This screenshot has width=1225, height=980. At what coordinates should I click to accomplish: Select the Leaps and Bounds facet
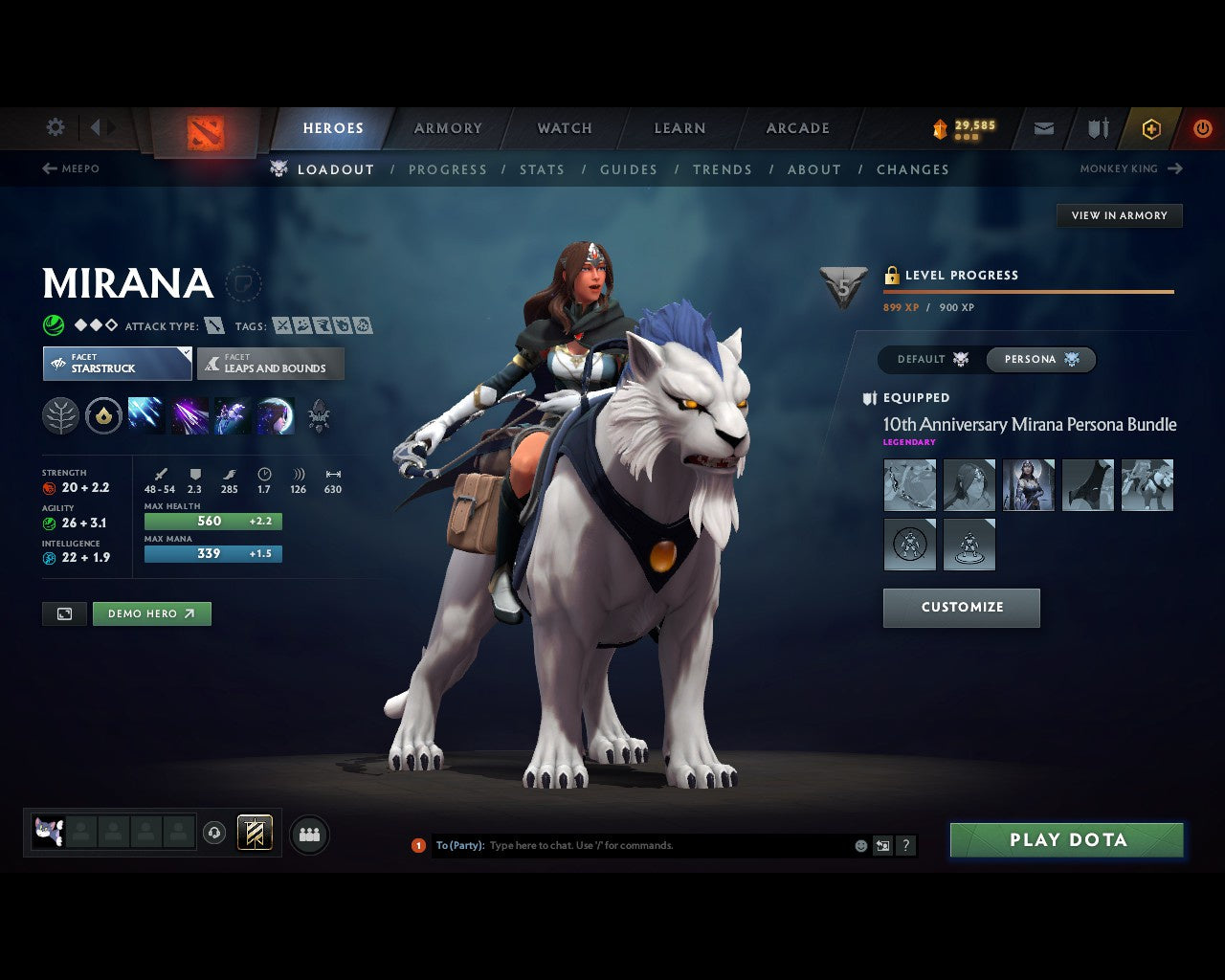[x=271, y=364]
